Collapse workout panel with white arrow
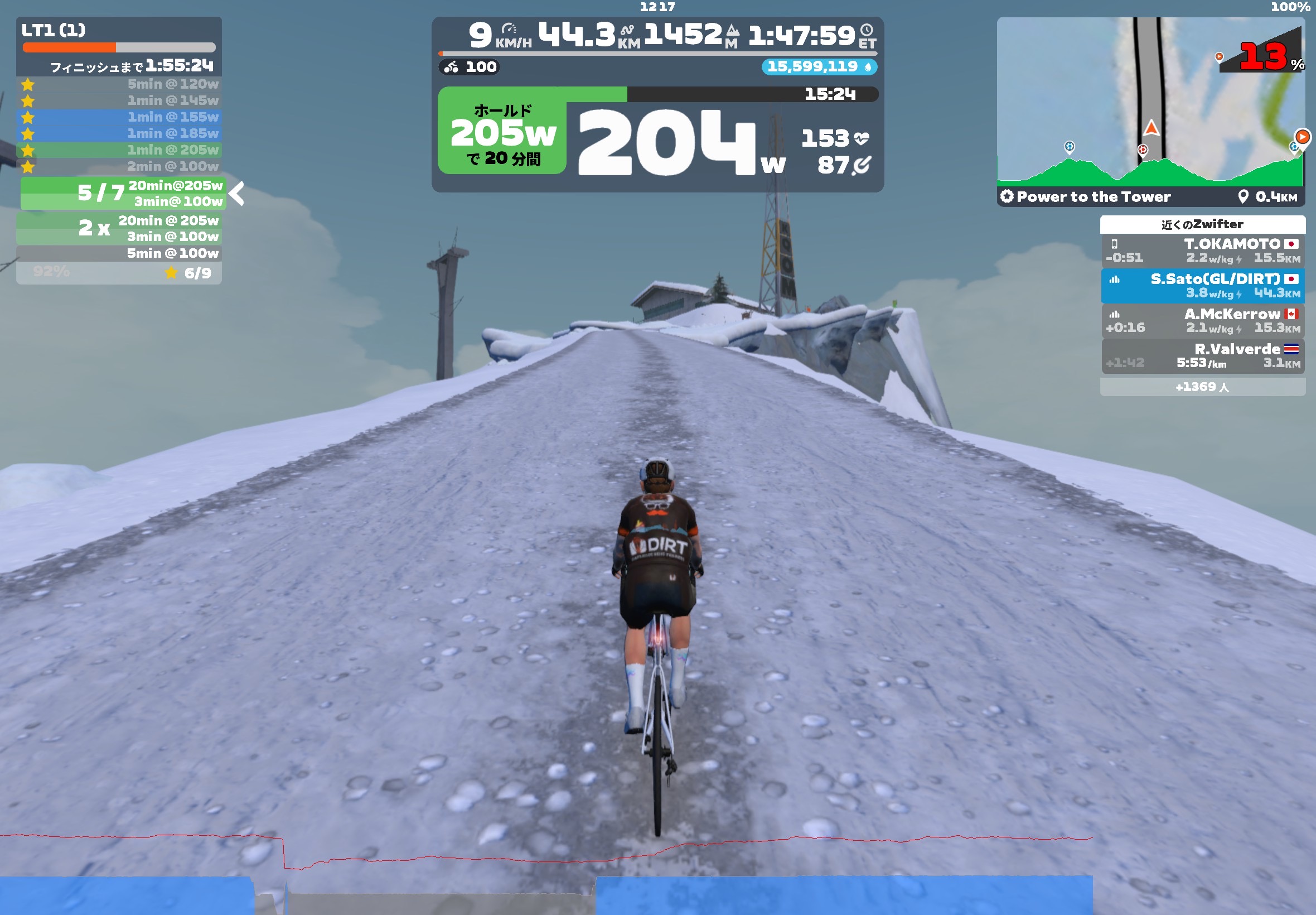The height and width of the screenshot is (915, 1316). [x=236, y=193]
